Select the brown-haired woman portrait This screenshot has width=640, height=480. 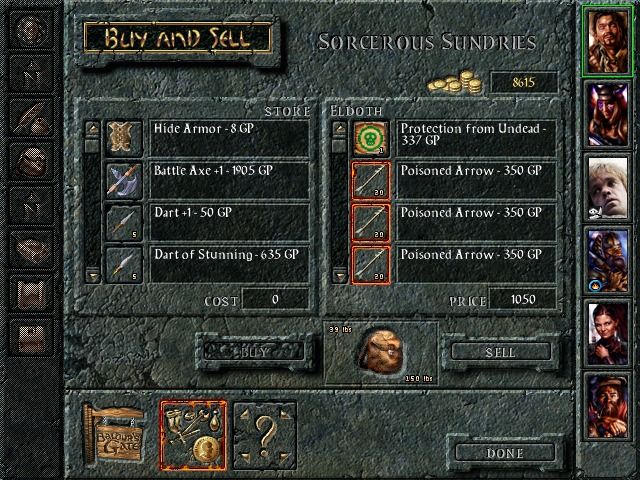pos(609,334)
